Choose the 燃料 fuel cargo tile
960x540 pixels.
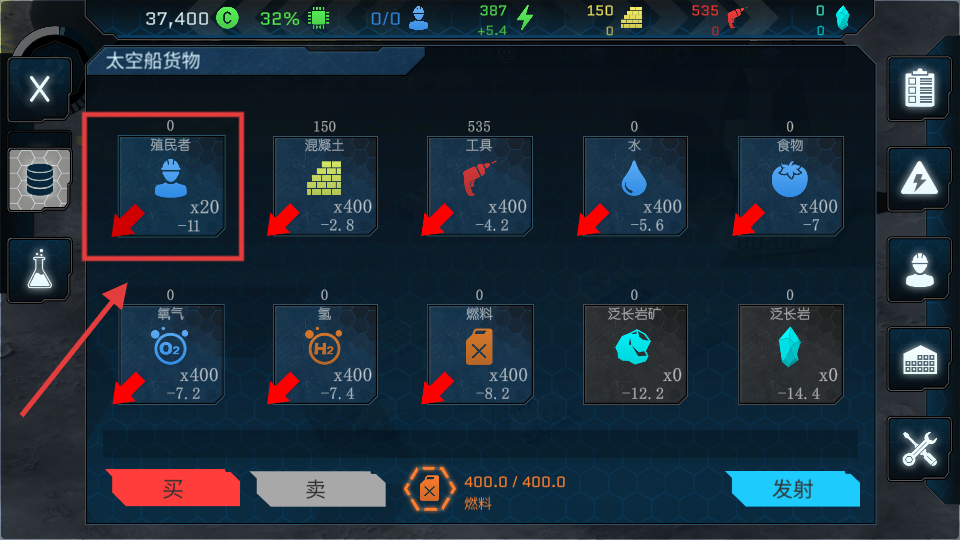pos(480,354)
